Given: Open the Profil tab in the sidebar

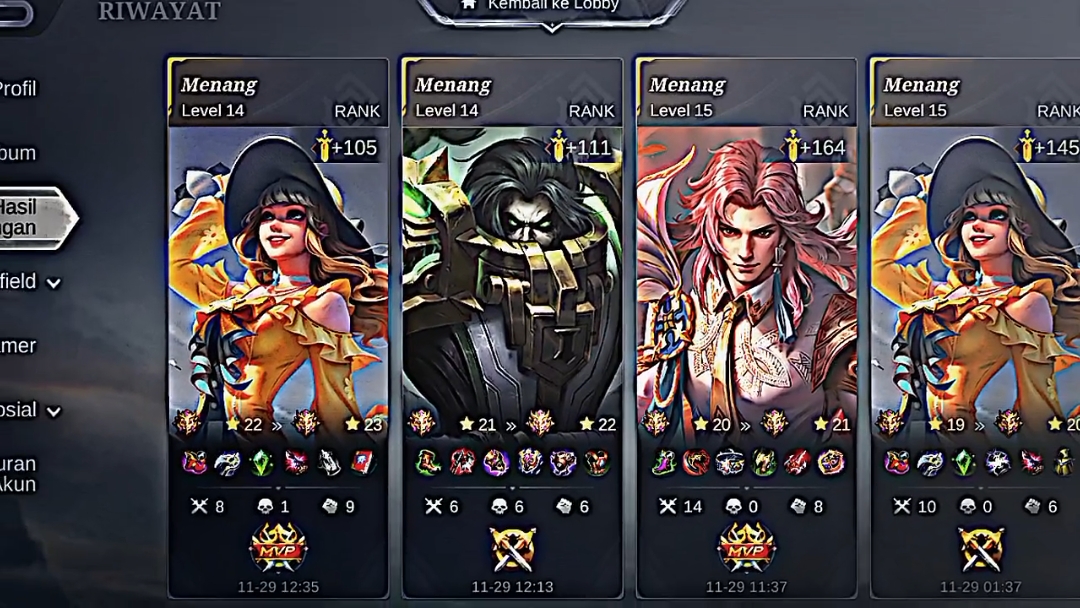Looking at the screenshot, I should tap(18, 89).
